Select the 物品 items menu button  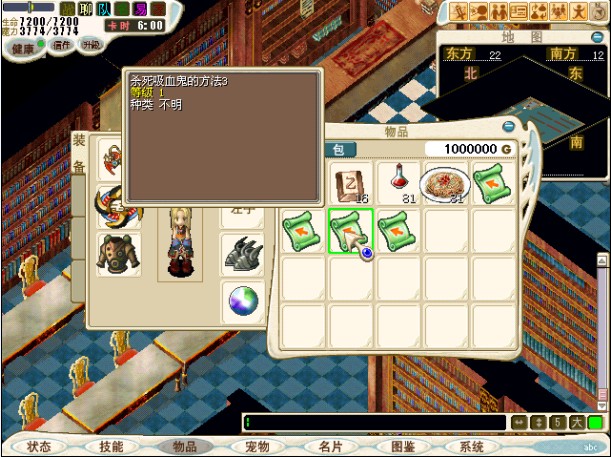(x=185, y=447)
